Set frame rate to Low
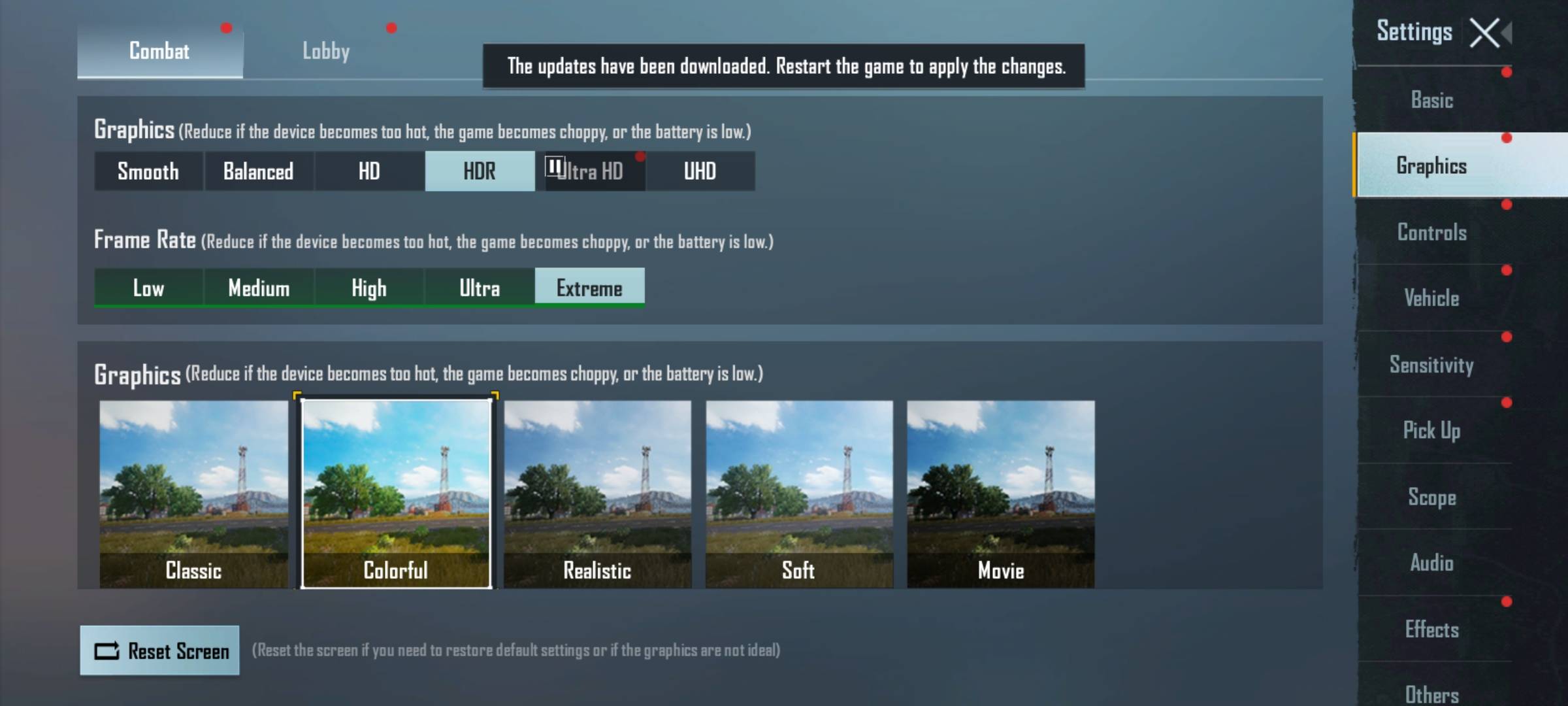 148,288
